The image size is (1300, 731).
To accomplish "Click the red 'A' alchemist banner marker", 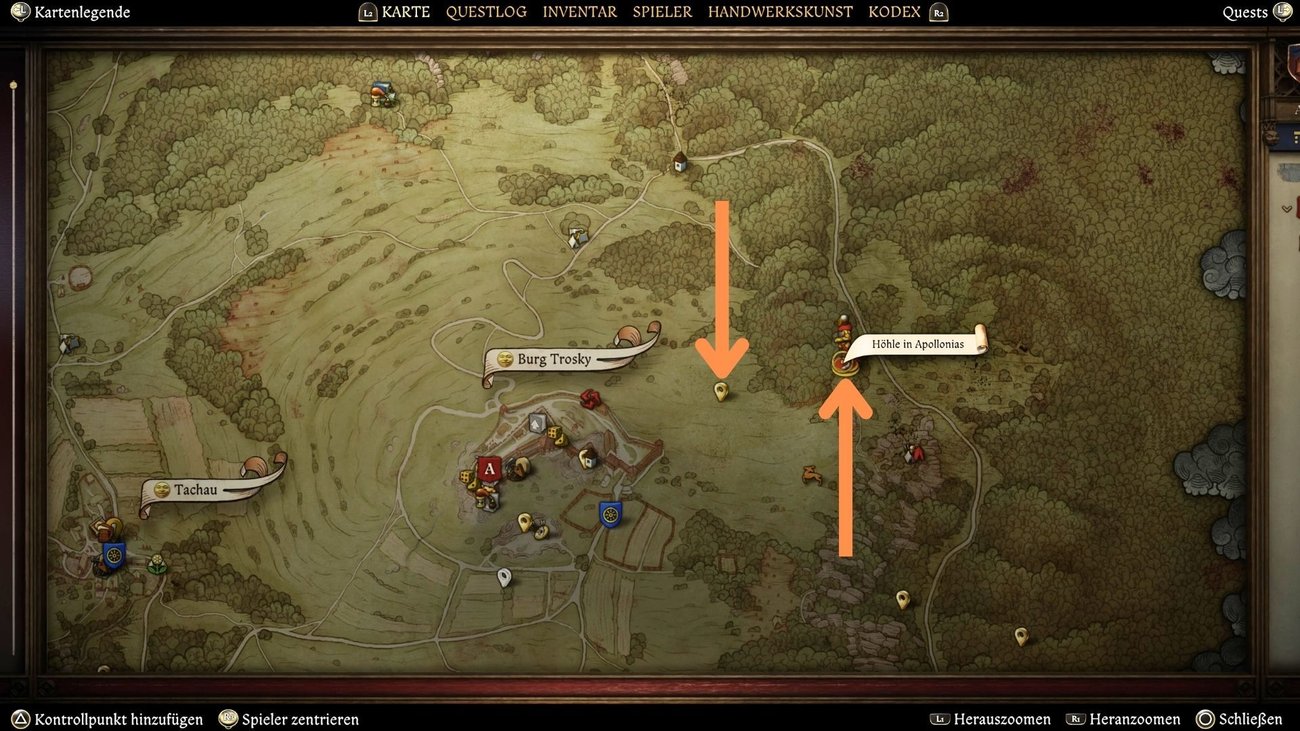I will [x=490, y=468].
